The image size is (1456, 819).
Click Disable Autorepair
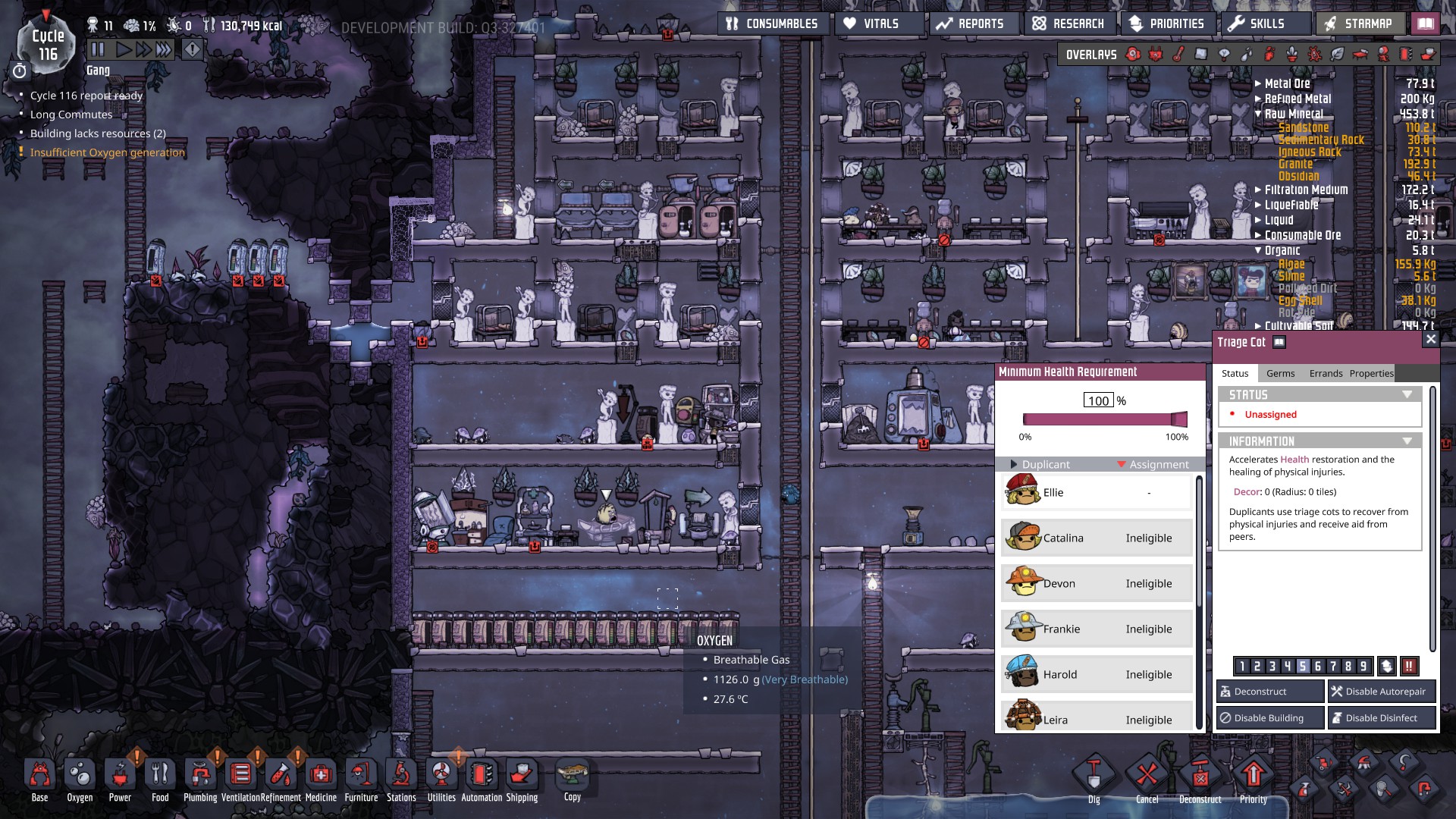1382,692
